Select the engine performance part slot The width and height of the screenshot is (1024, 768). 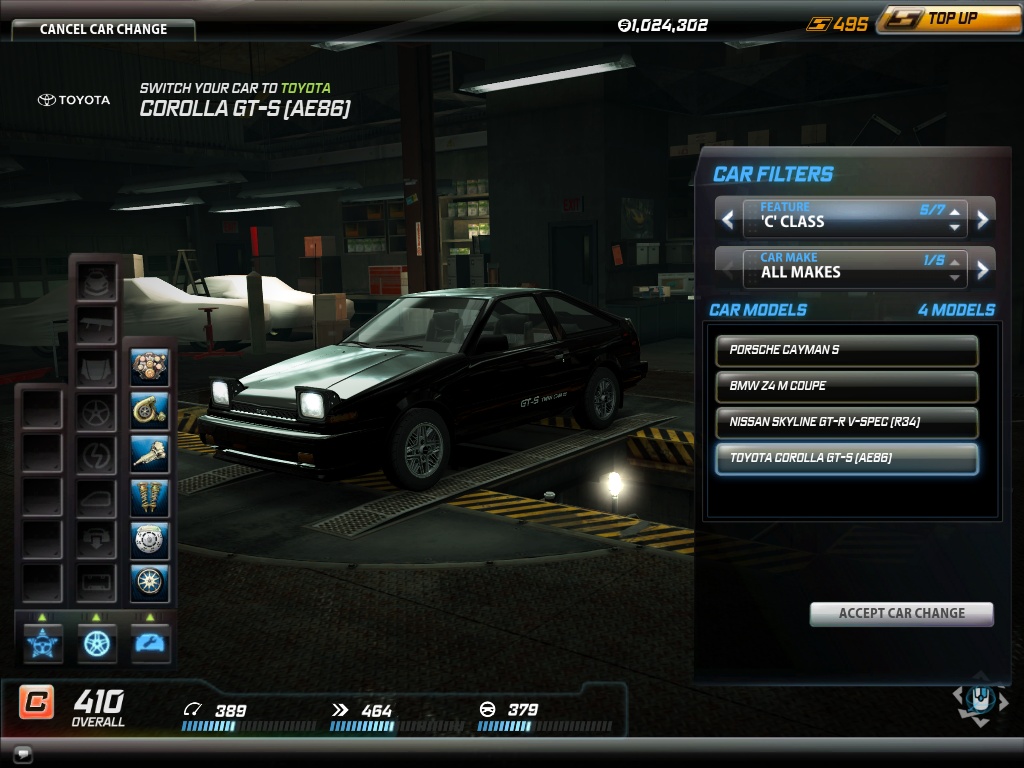[150, 368]
